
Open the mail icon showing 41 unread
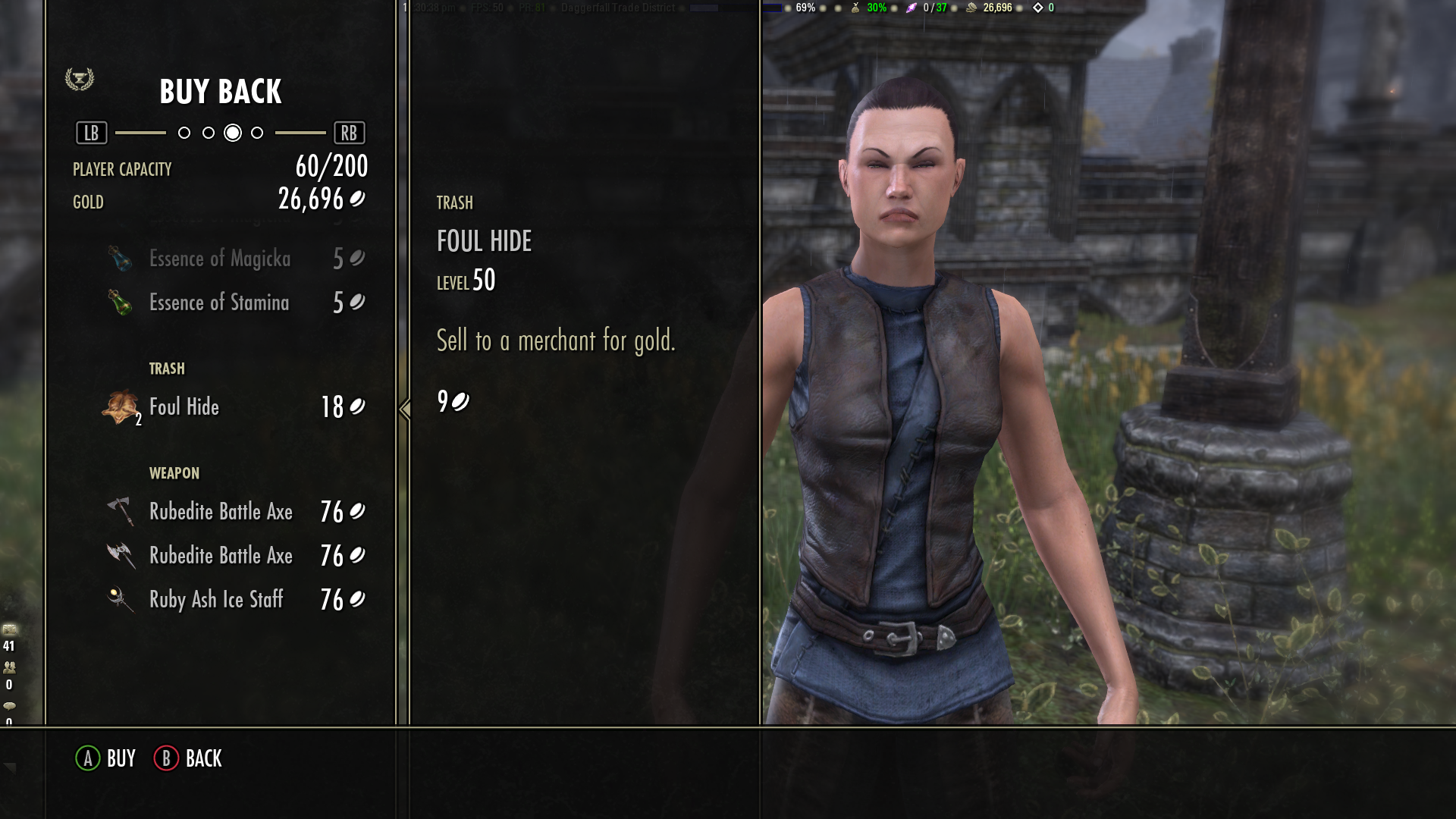pos(11,629)
